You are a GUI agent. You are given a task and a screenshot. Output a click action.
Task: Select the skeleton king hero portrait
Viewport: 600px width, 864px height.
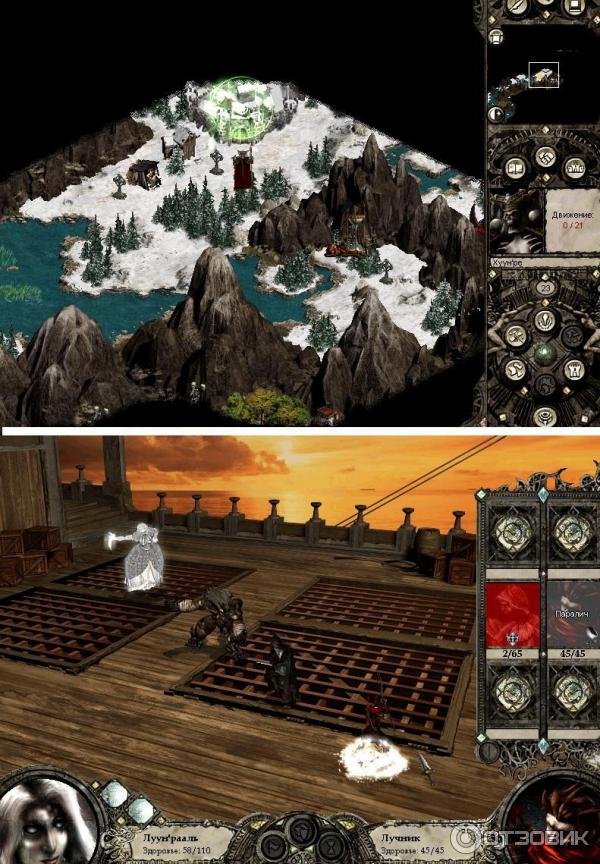coord(515,223)
